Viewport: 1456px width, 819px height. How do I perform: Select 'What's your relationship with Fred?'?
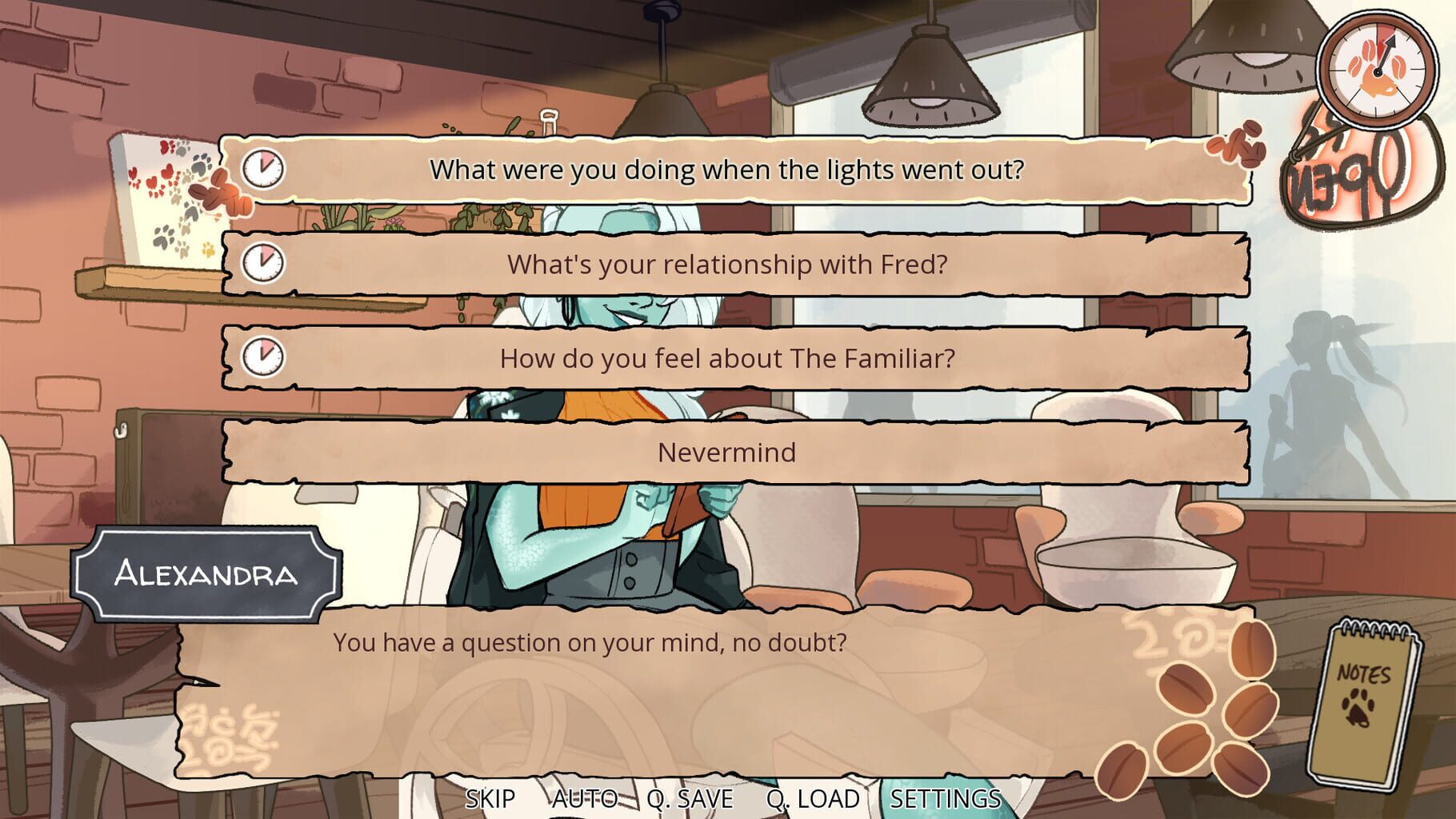click(728, 262)
